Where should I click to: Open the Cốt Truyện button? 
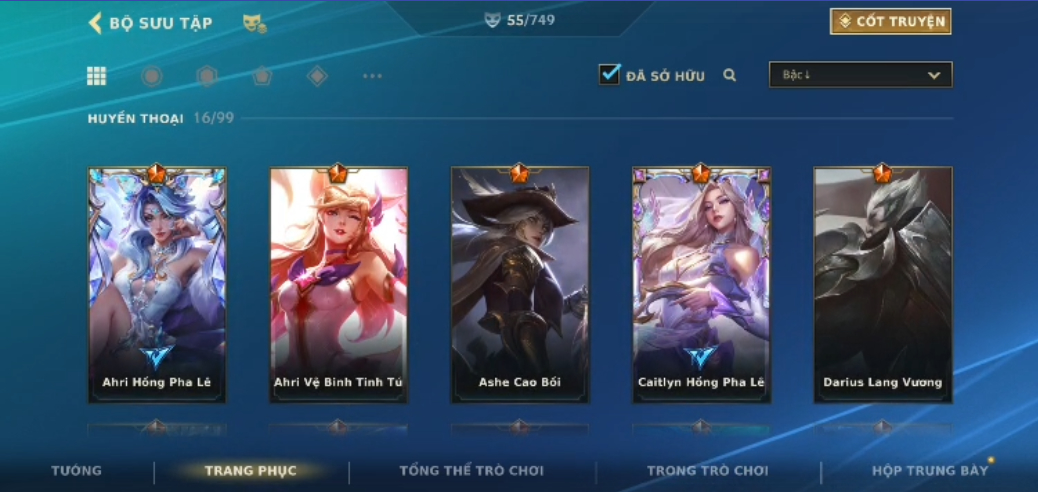[x=890, y=21]
